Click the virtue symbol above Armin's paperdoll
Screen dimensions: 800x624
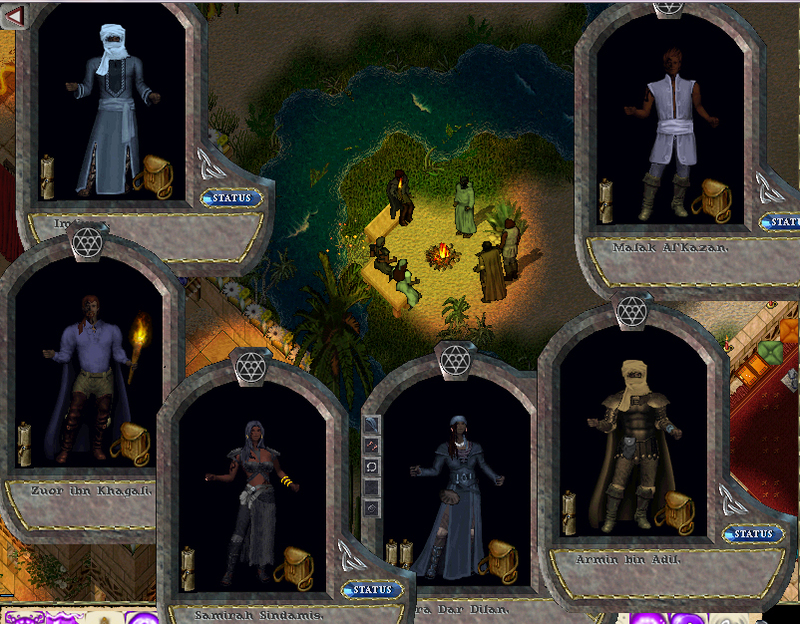click(632, 313)
